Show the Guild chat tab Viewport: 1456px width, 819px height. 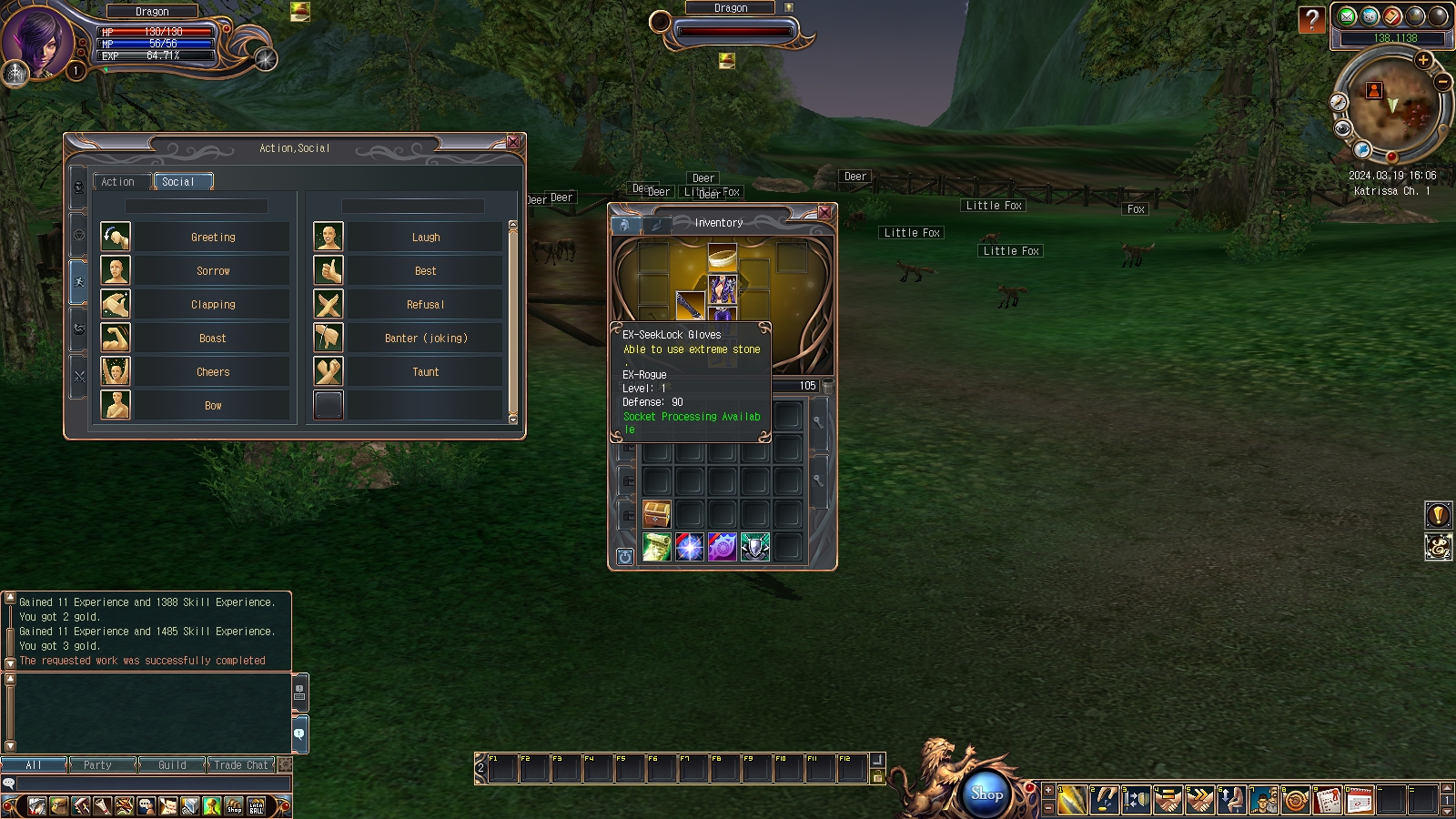pyautogui.click(x=172, y=765)
